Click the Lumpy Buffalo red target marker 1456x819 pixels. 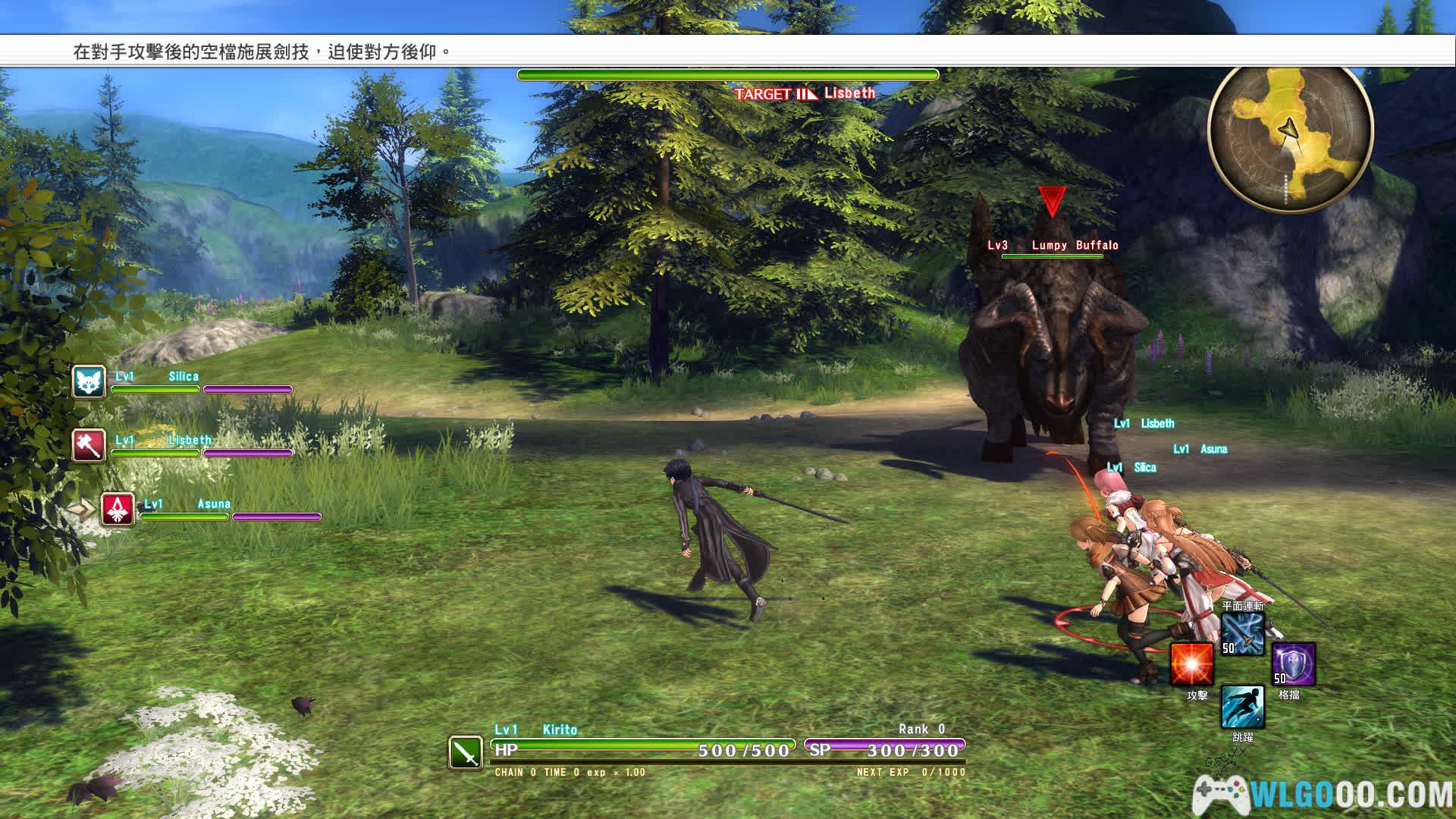pos(1052,200)
